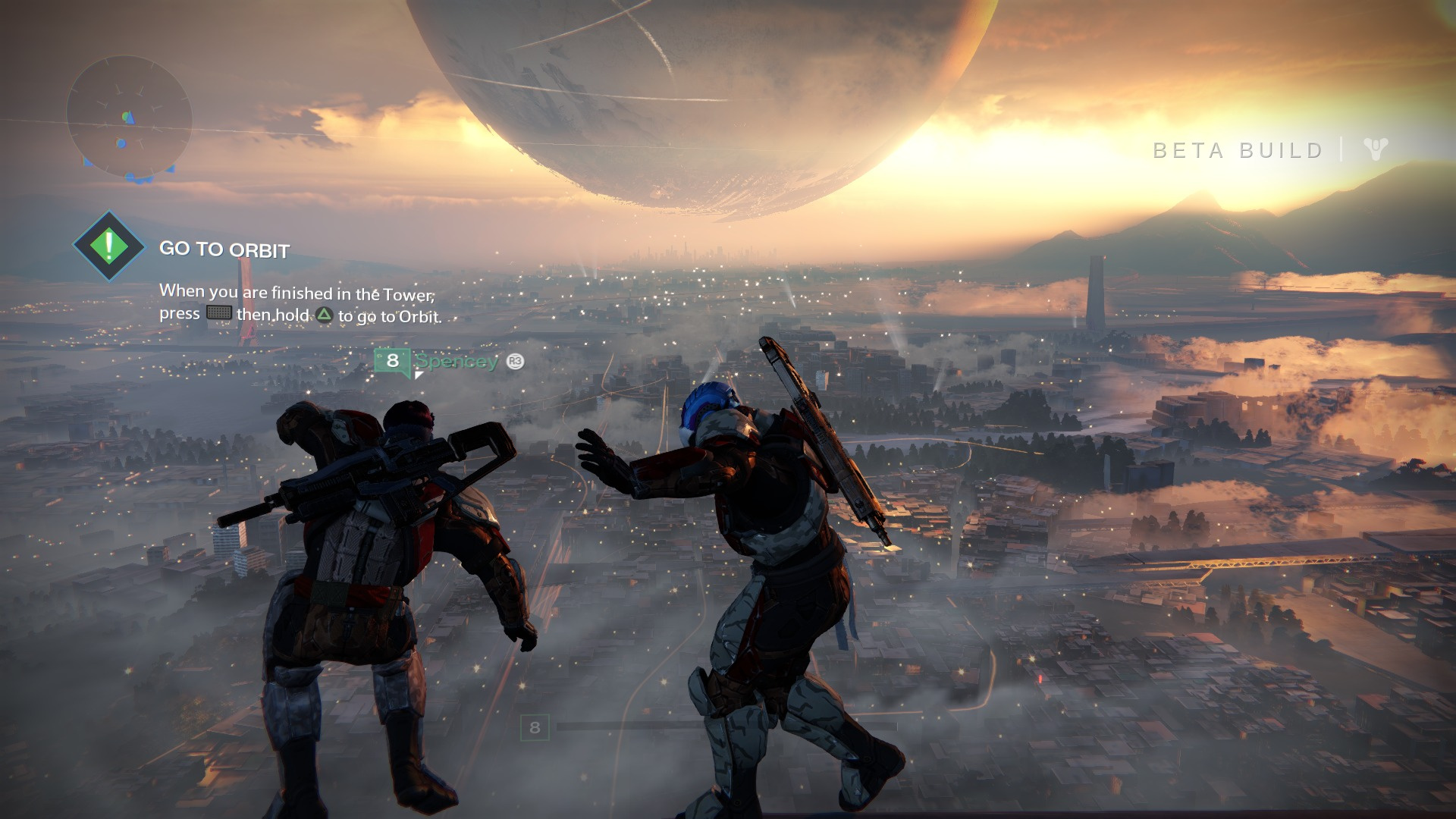Click the vertical divider beside BETA BUILD

pyautogui.click(x=1343, y=150)
